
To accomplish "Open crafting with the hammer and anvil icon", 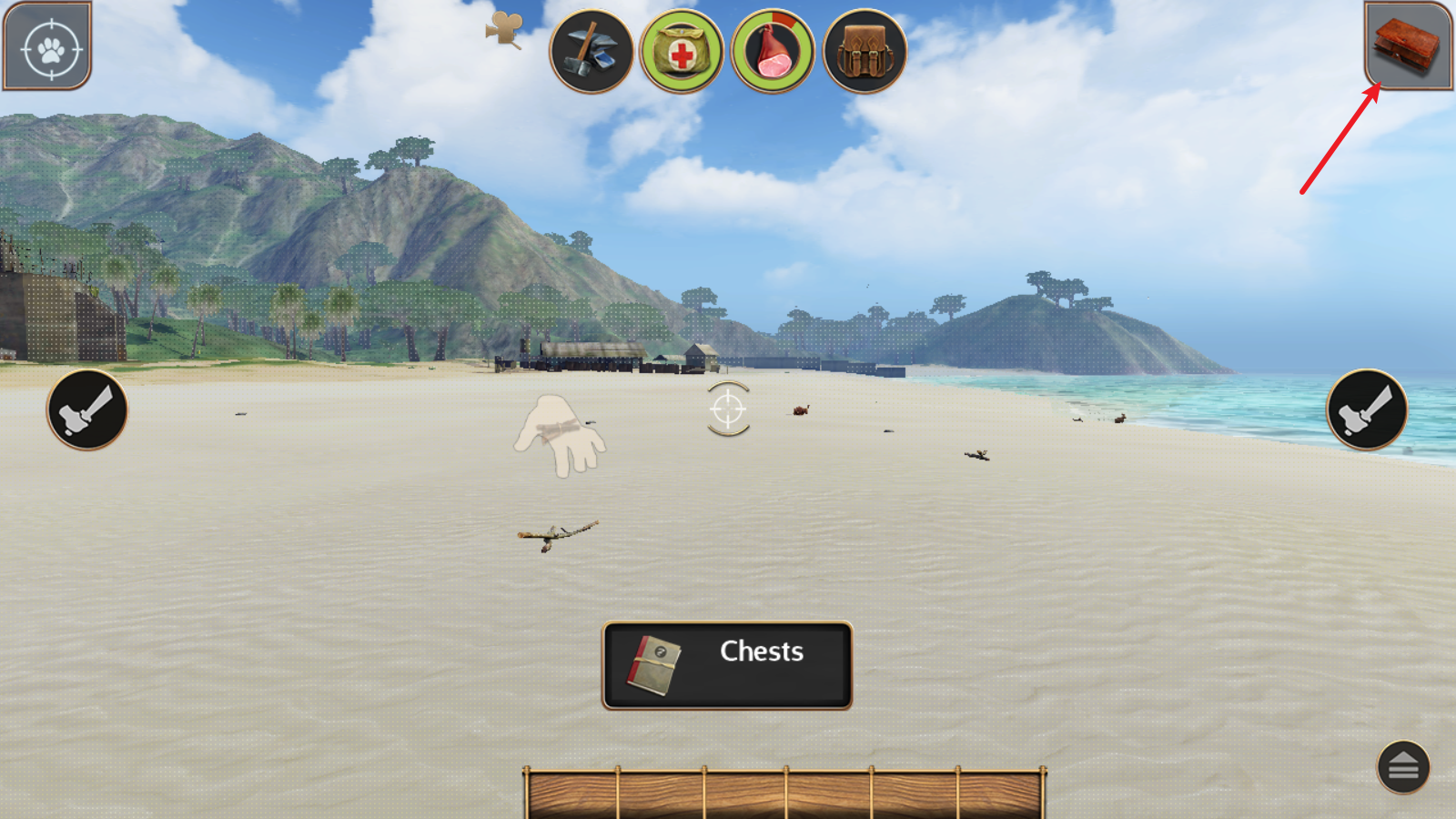I will click(x=591, y=52).
